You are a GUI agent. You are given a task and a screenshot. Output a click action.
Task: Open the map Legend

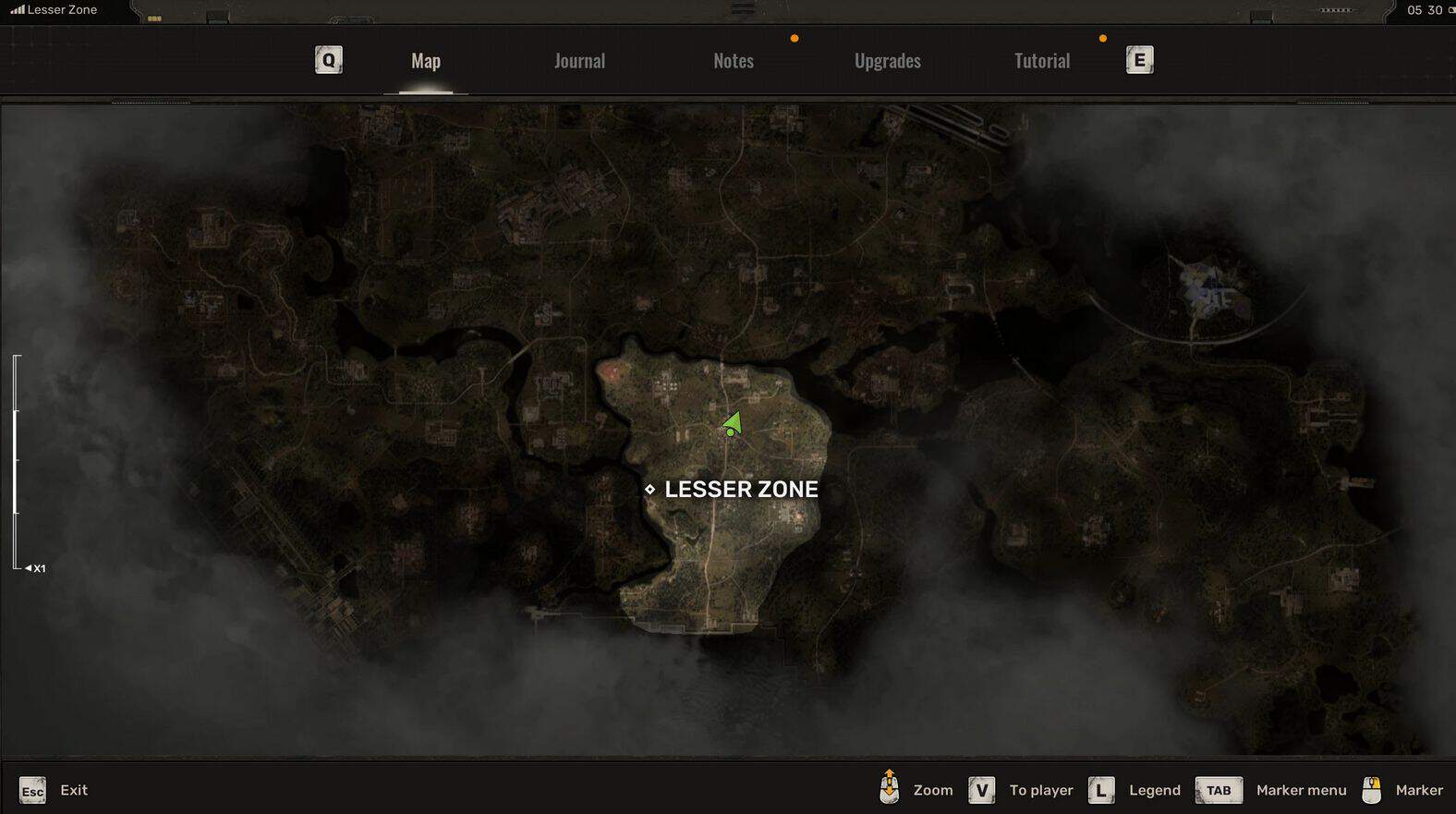point(1136,790)
